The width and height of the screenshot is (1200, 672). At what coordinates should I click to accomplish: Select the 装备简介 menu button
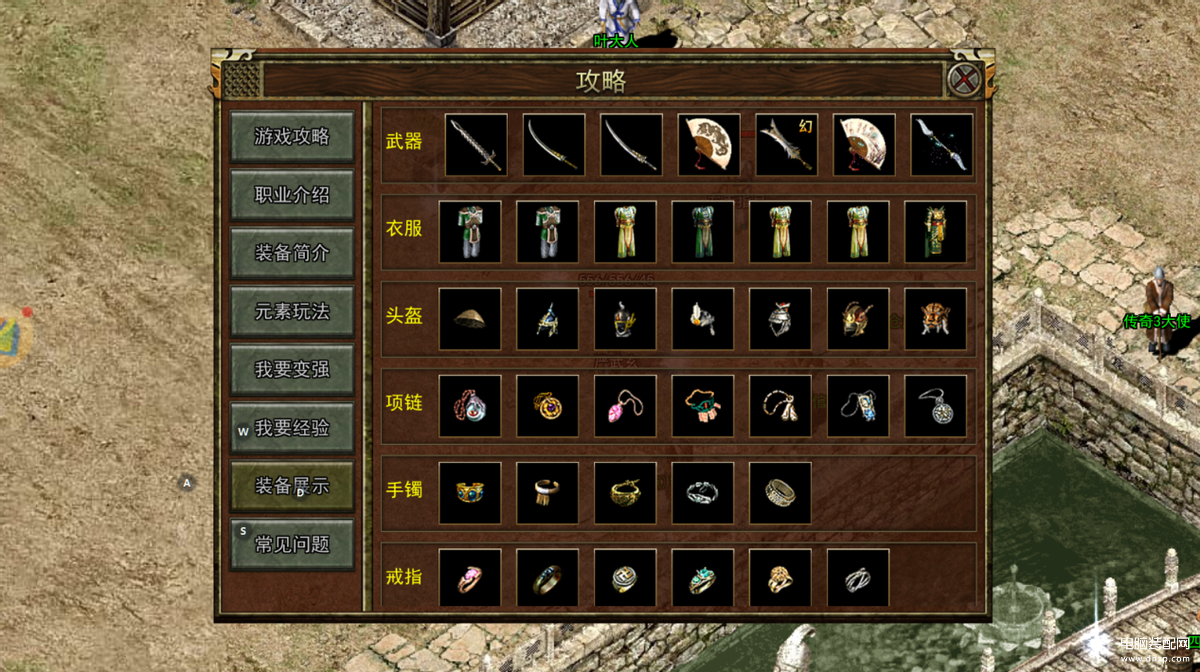point(291,253)
